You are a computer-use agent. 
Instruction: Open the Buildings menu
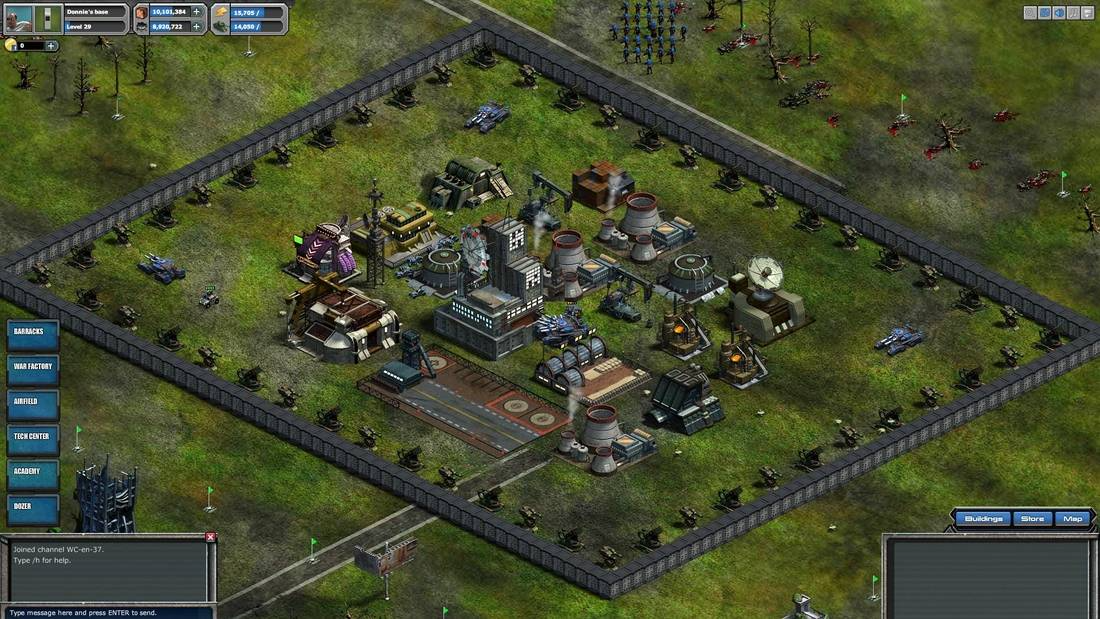click(984, 519)
